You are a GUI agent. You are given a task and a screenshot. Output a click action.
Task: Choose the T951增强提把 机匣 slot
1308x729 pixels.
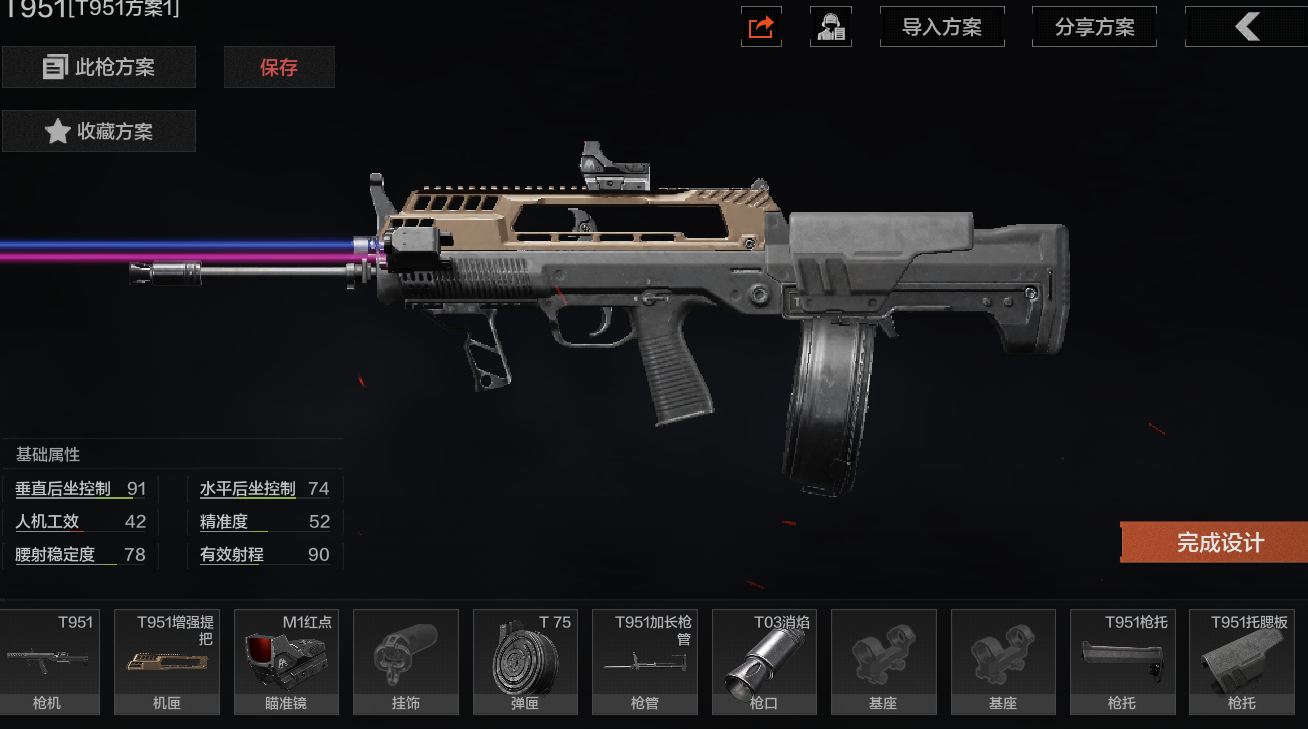click(x=167, y=661)
